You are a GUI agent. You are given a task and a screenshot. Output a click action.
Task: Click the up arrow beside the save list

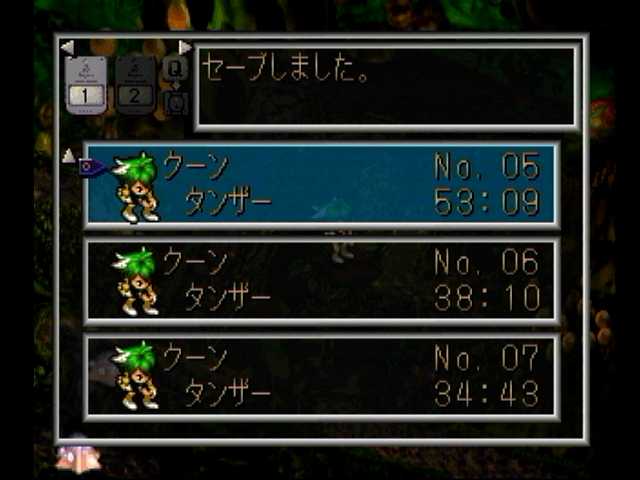[68, 155]
